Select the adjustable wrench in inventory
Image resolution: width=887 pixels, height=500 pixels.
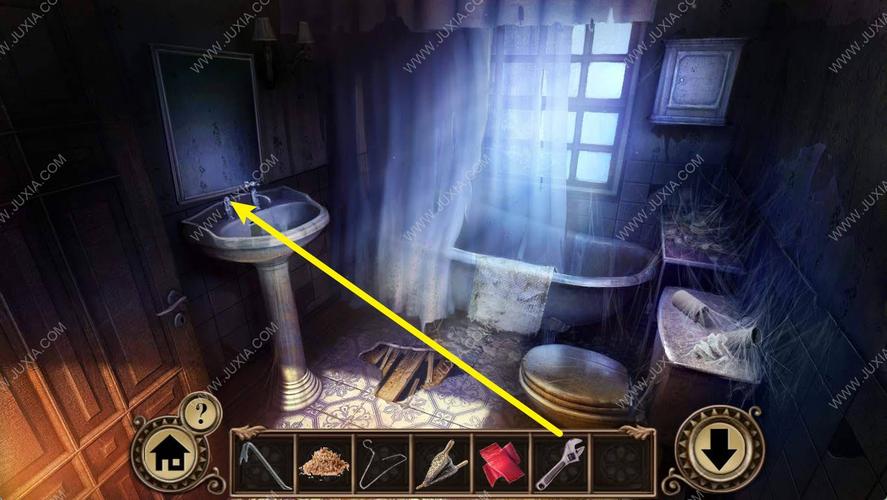point(560,464)
